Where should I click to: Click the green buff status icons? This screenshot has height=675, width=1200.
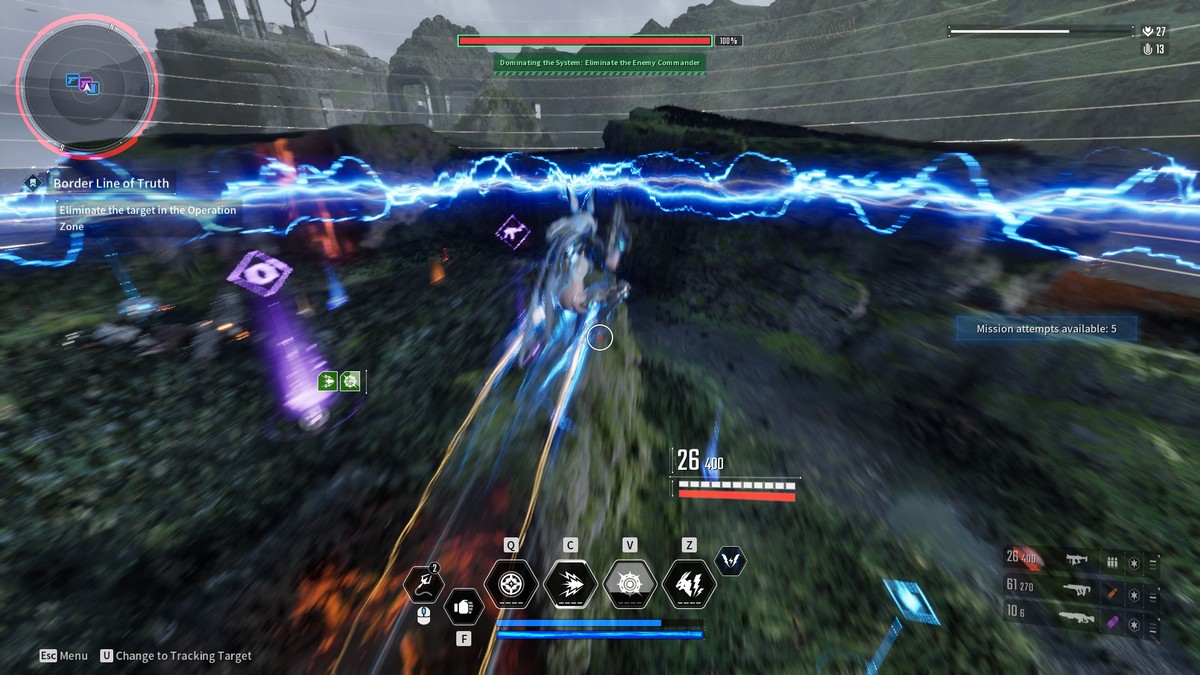click(339, 380)
